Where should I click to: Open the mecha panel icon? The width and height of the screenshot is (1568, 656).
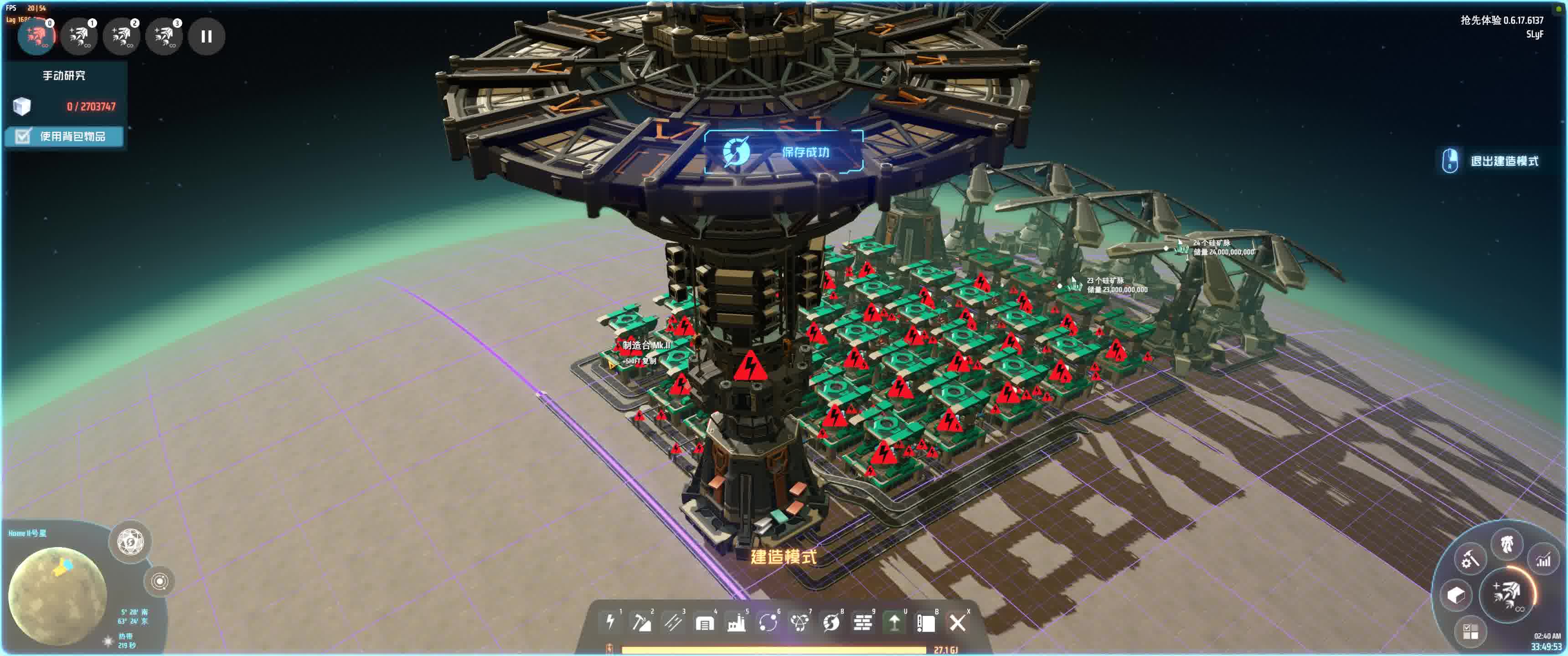(1506, 543)
